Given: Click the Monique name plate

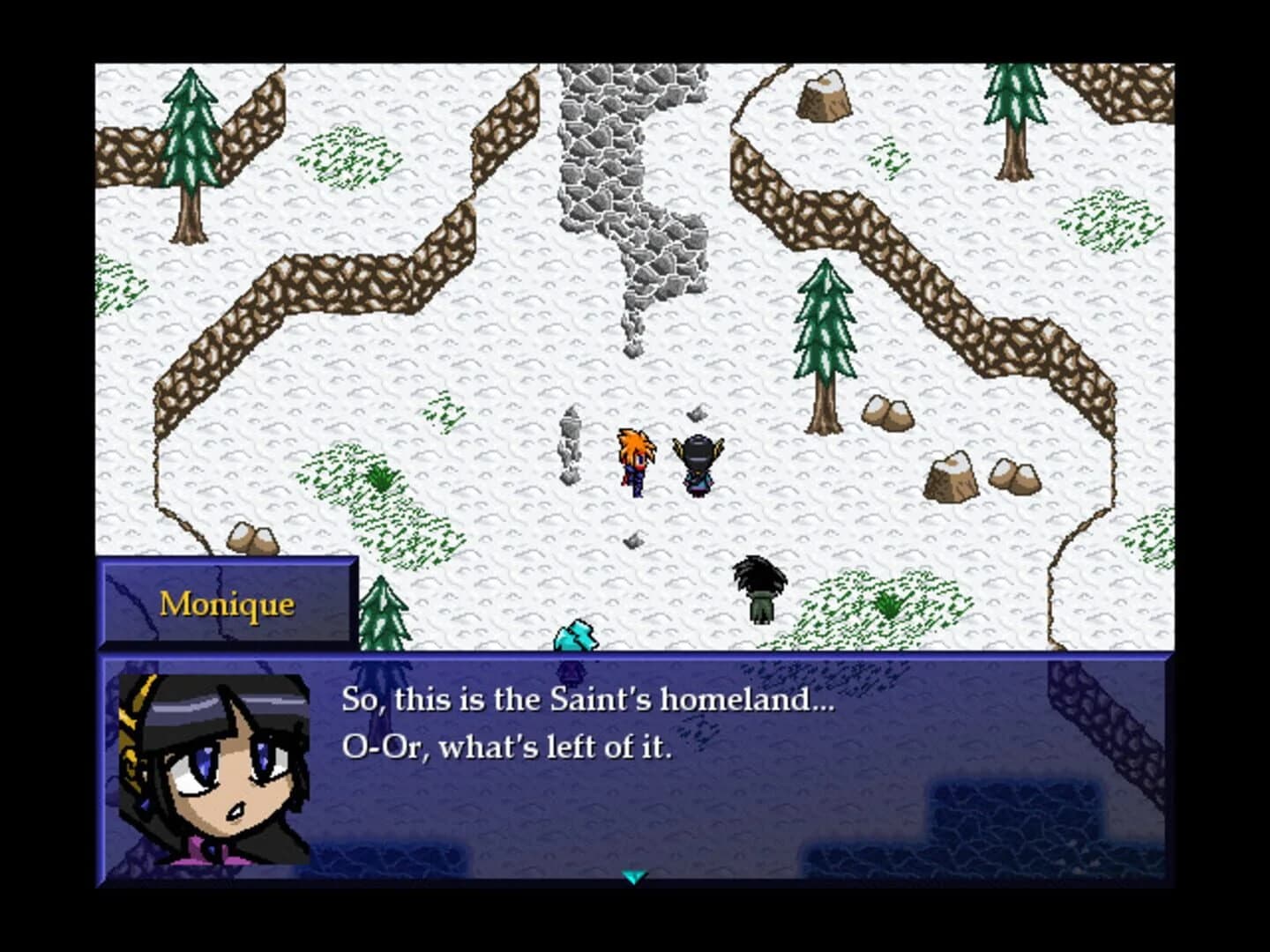Looking at the screenshot, I should 228,603.
